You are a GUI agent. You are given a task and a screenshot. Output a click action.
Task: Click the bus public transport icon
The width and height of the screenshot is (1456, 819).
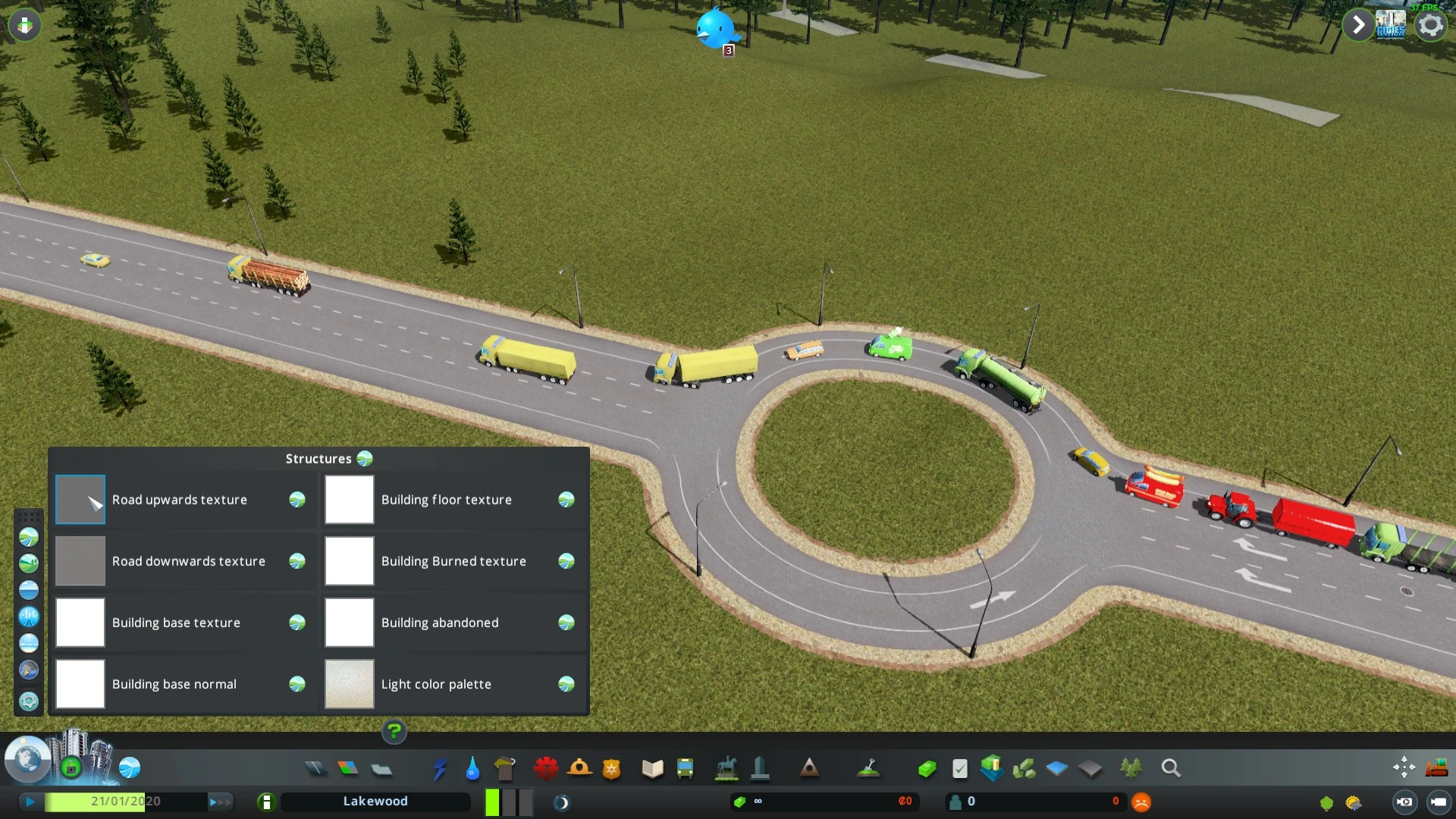tap(685, 768)
